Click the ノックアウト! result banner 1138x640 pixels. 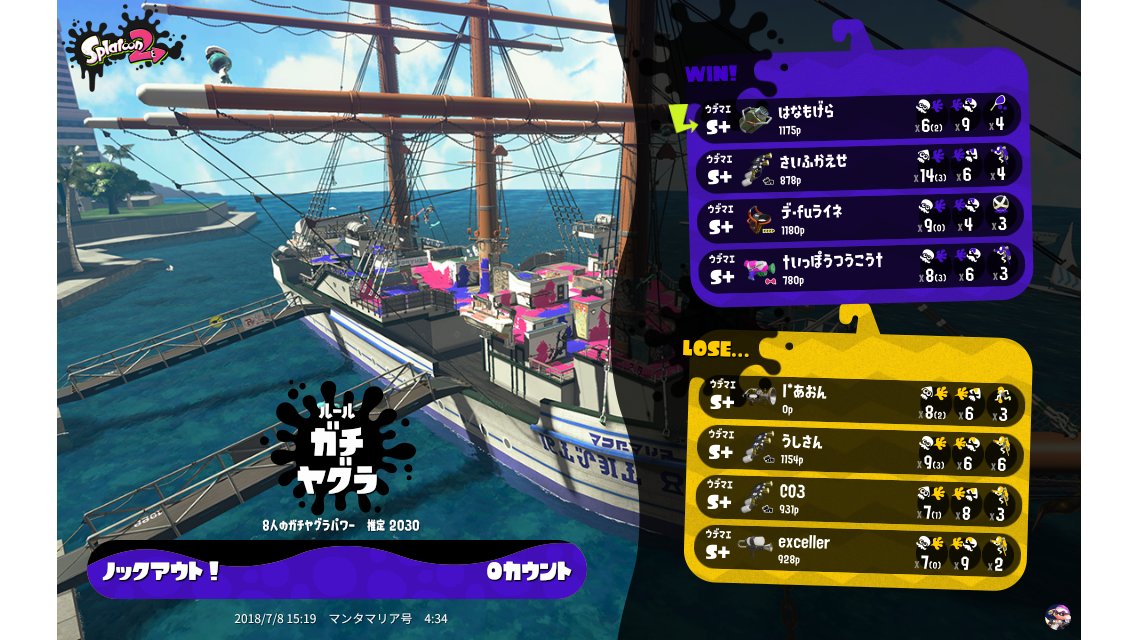coord(336,572)
